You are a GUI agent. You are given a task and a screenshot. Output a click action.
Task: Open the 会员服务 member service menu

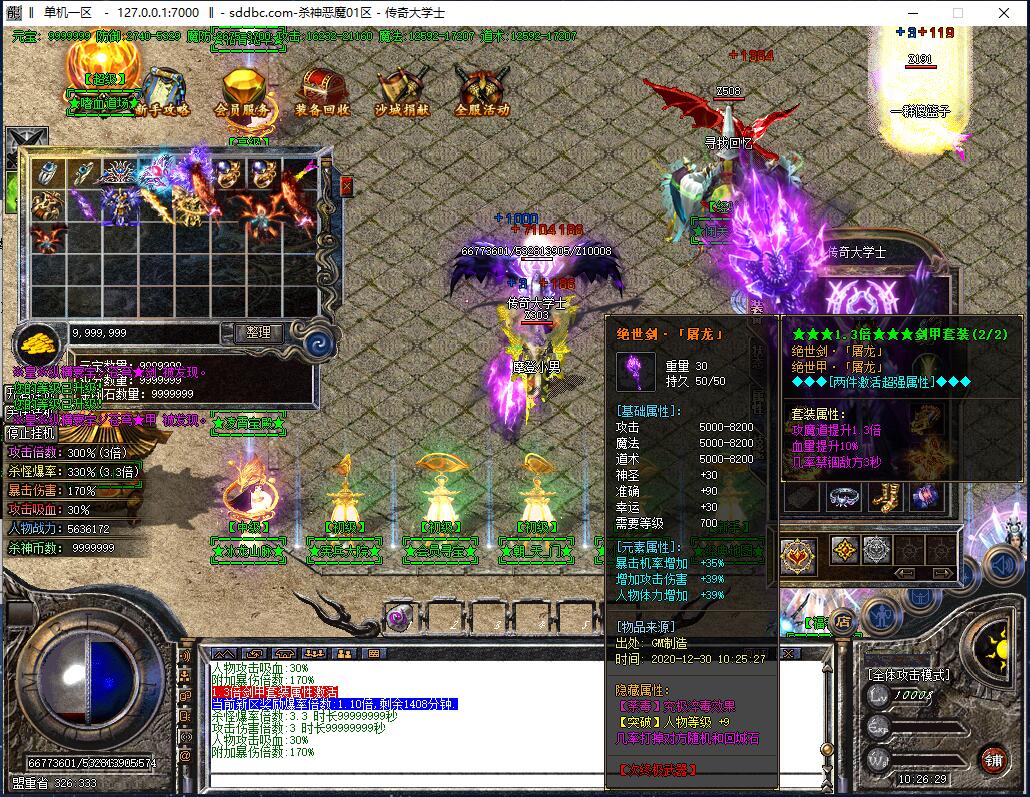241,92
